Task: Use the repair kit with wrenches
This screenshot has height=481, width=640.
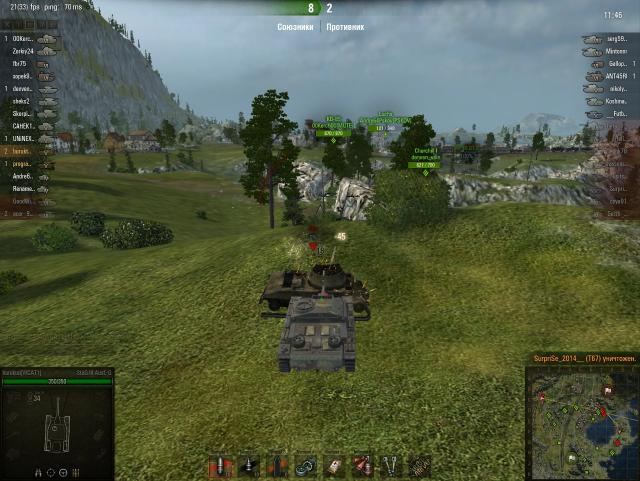Action: click(392, 466)
